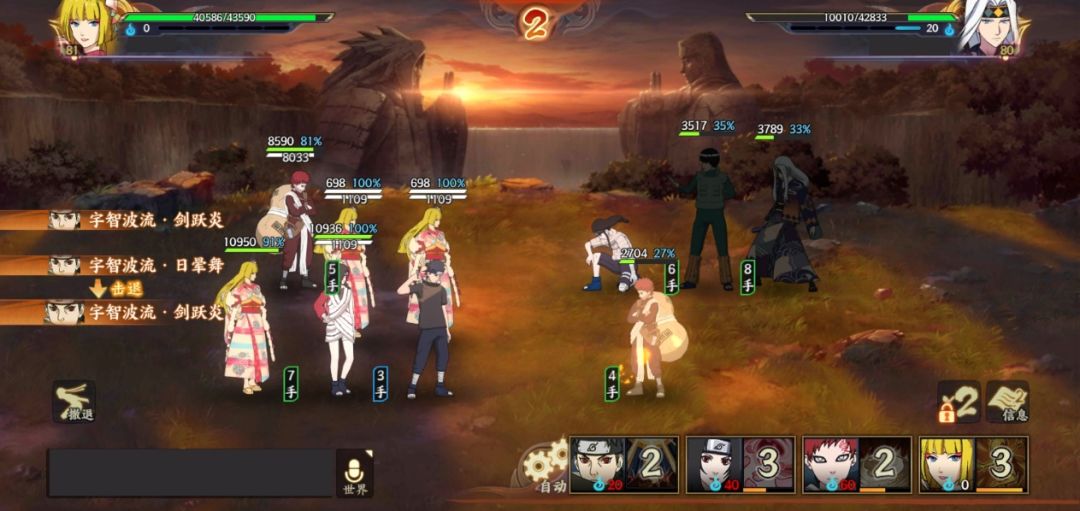Toggle 自动 auto-battle gear button

(x=547, y=467)
